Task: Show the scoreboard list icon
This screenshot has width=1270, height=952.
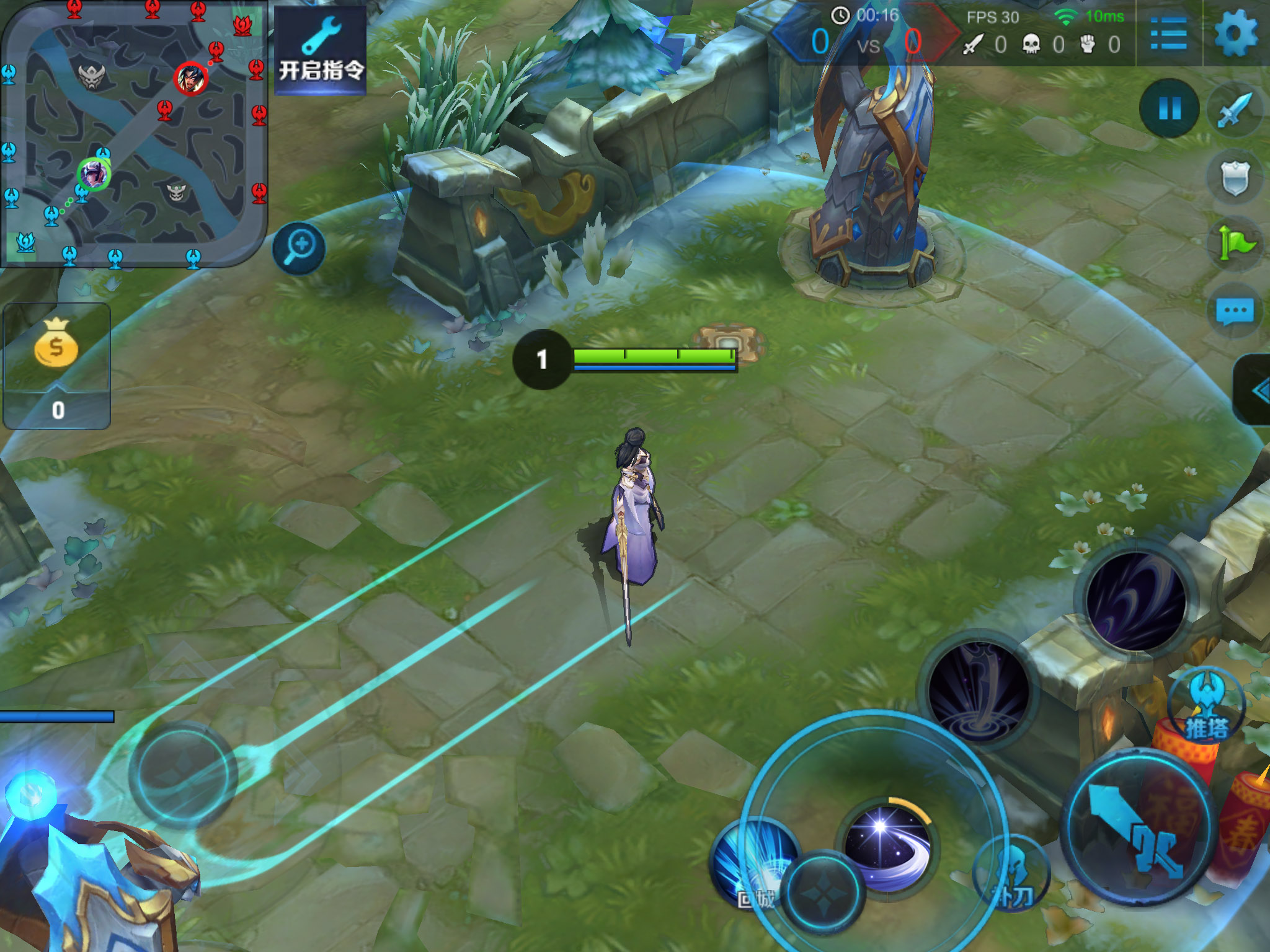Action: point(1168,33)
